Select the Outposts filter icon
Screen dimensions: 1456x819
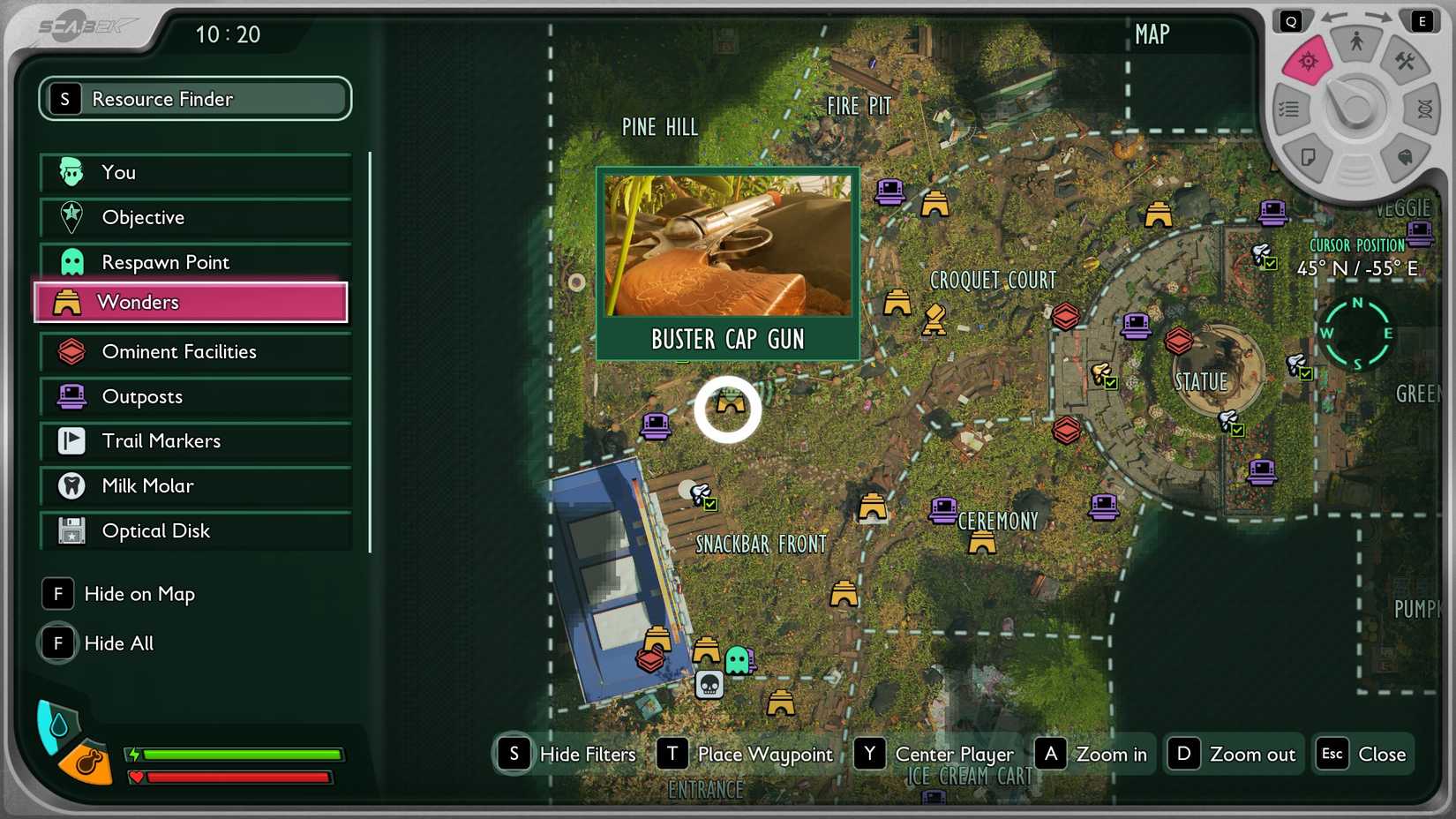[71, 397]
